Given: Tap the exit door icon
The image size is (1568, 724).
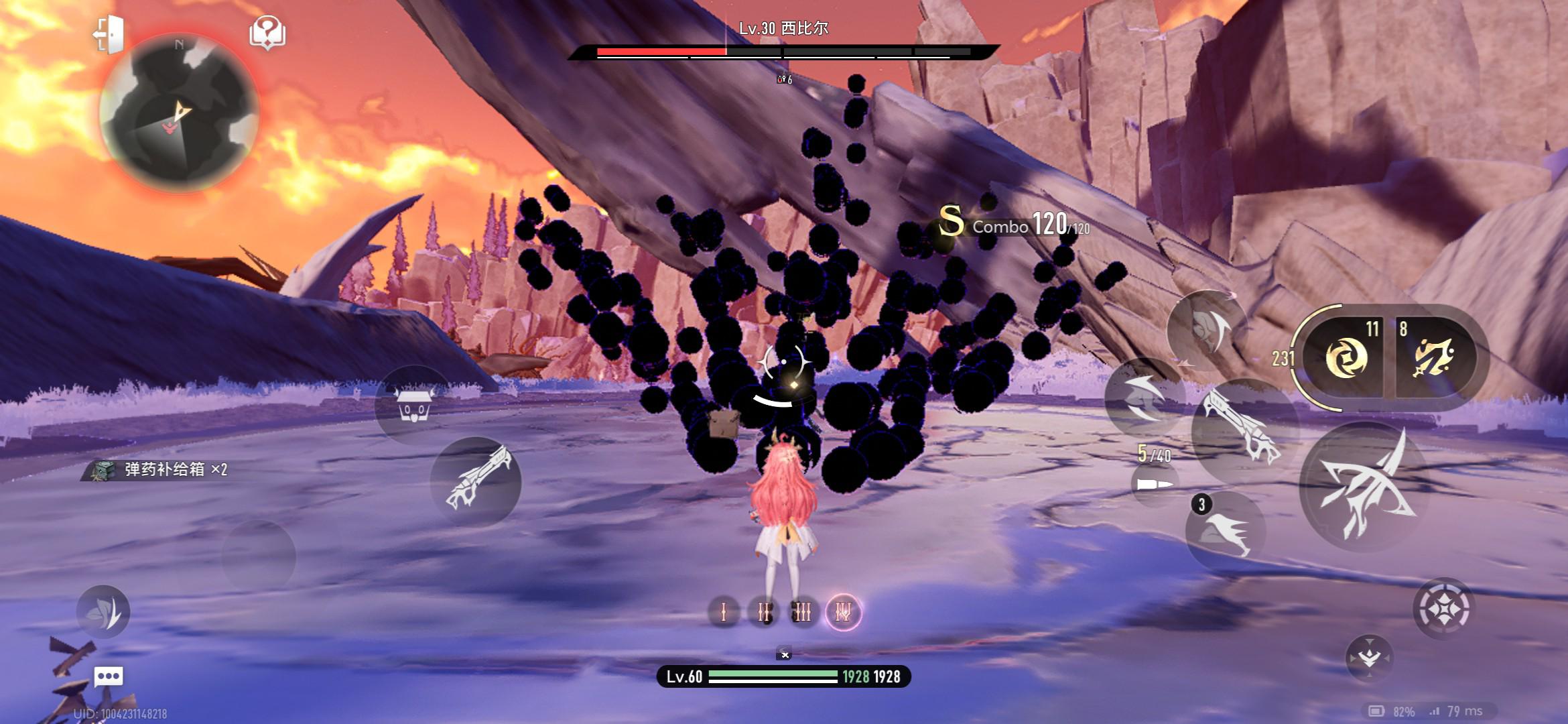Looking at the screenshot, I should coord(109,34).
